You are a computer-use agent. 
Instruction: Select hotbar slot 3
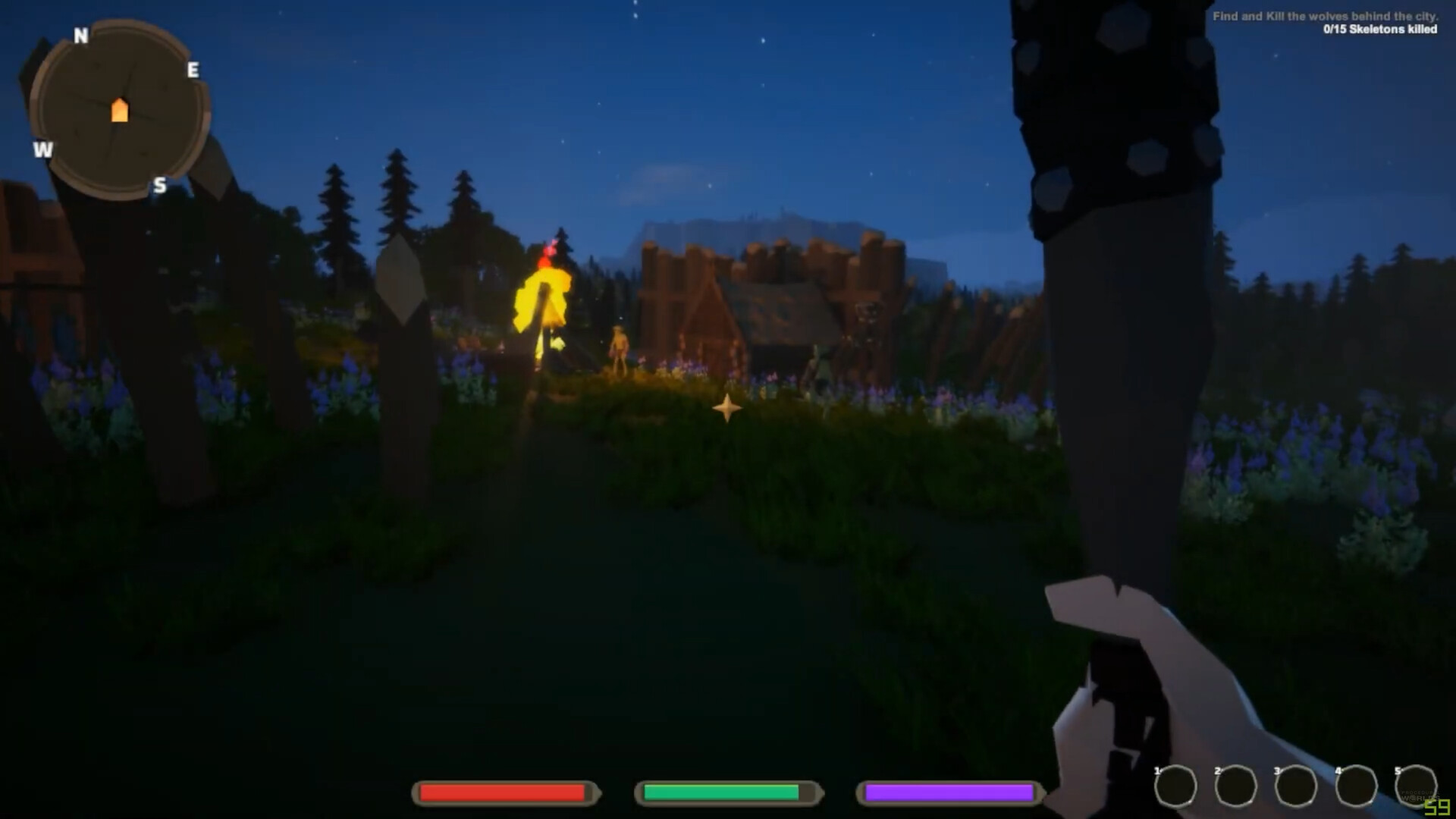click(x=1297, y=786)
